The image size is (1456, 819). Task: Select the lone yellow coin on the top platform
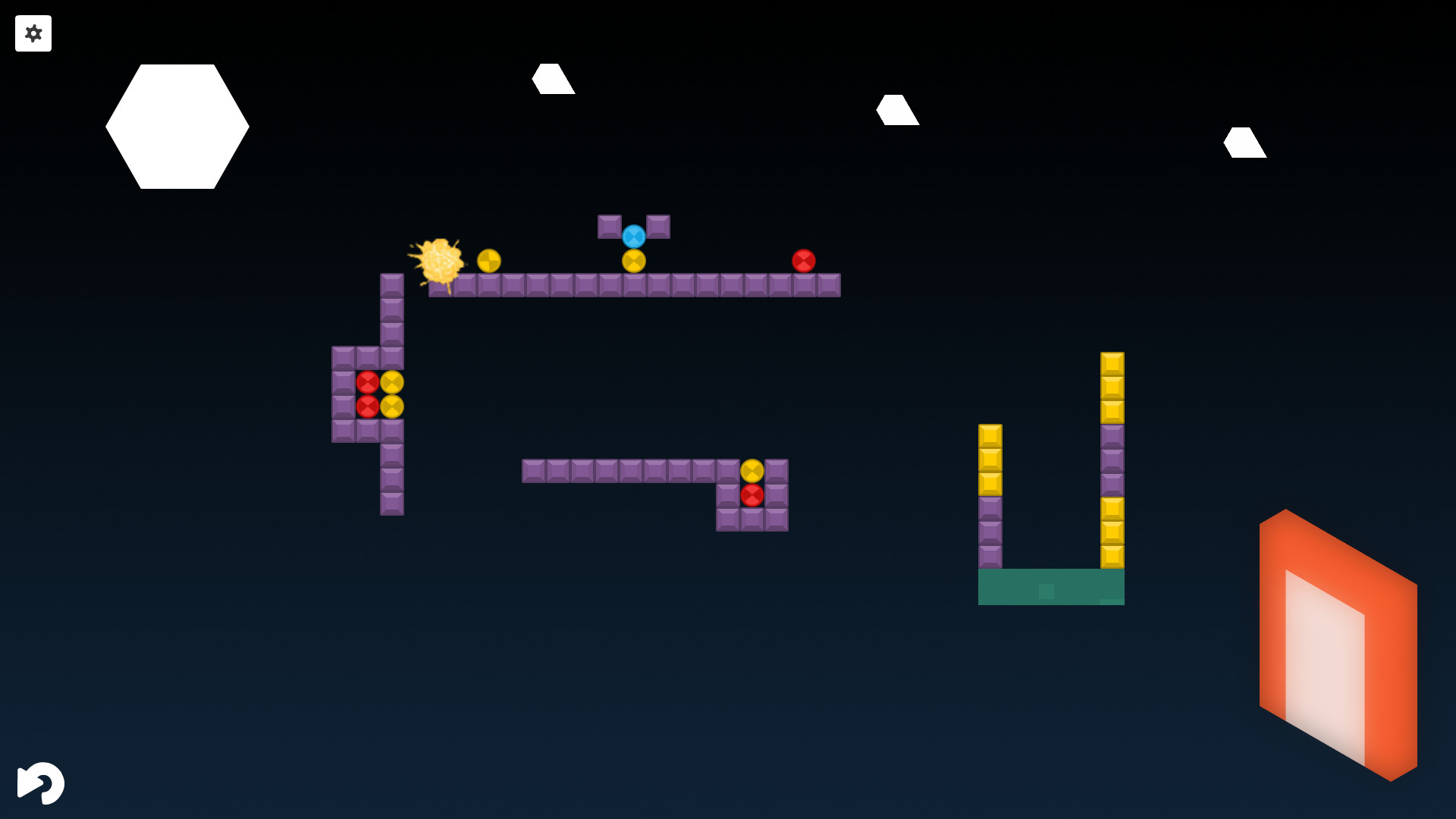pos(489,259)
